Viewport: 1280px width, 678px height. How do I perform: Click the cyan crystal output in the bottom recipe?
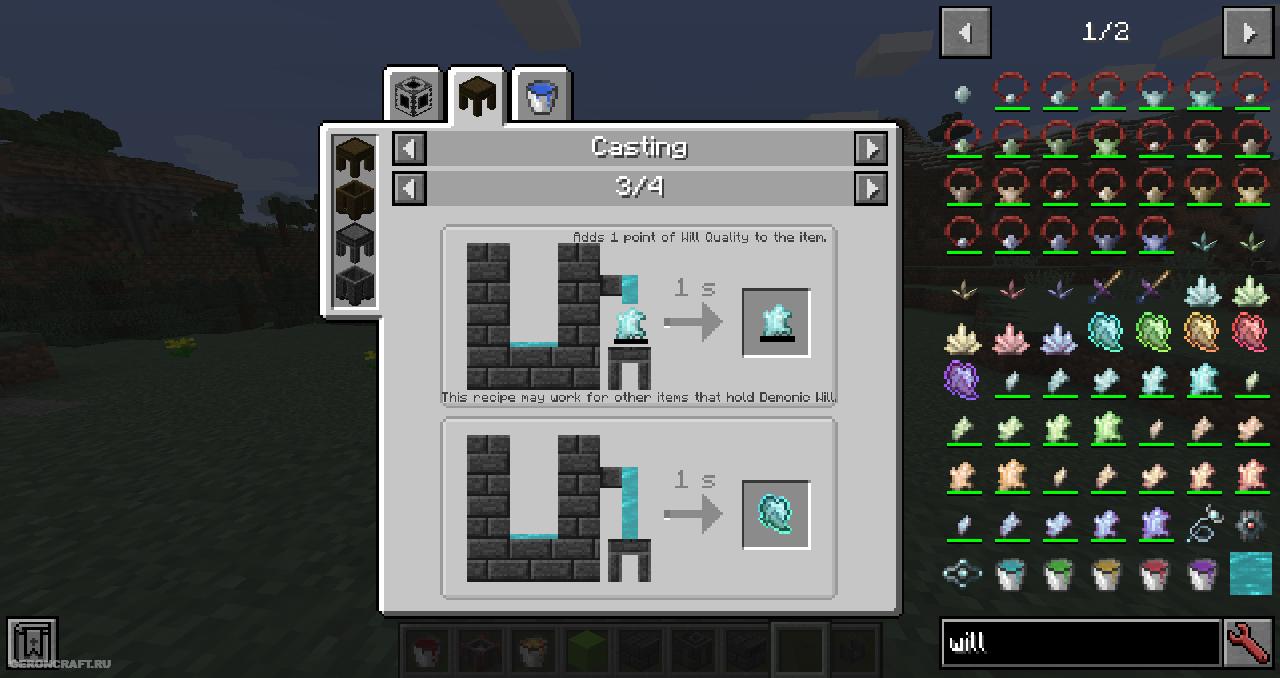(776, 515)
